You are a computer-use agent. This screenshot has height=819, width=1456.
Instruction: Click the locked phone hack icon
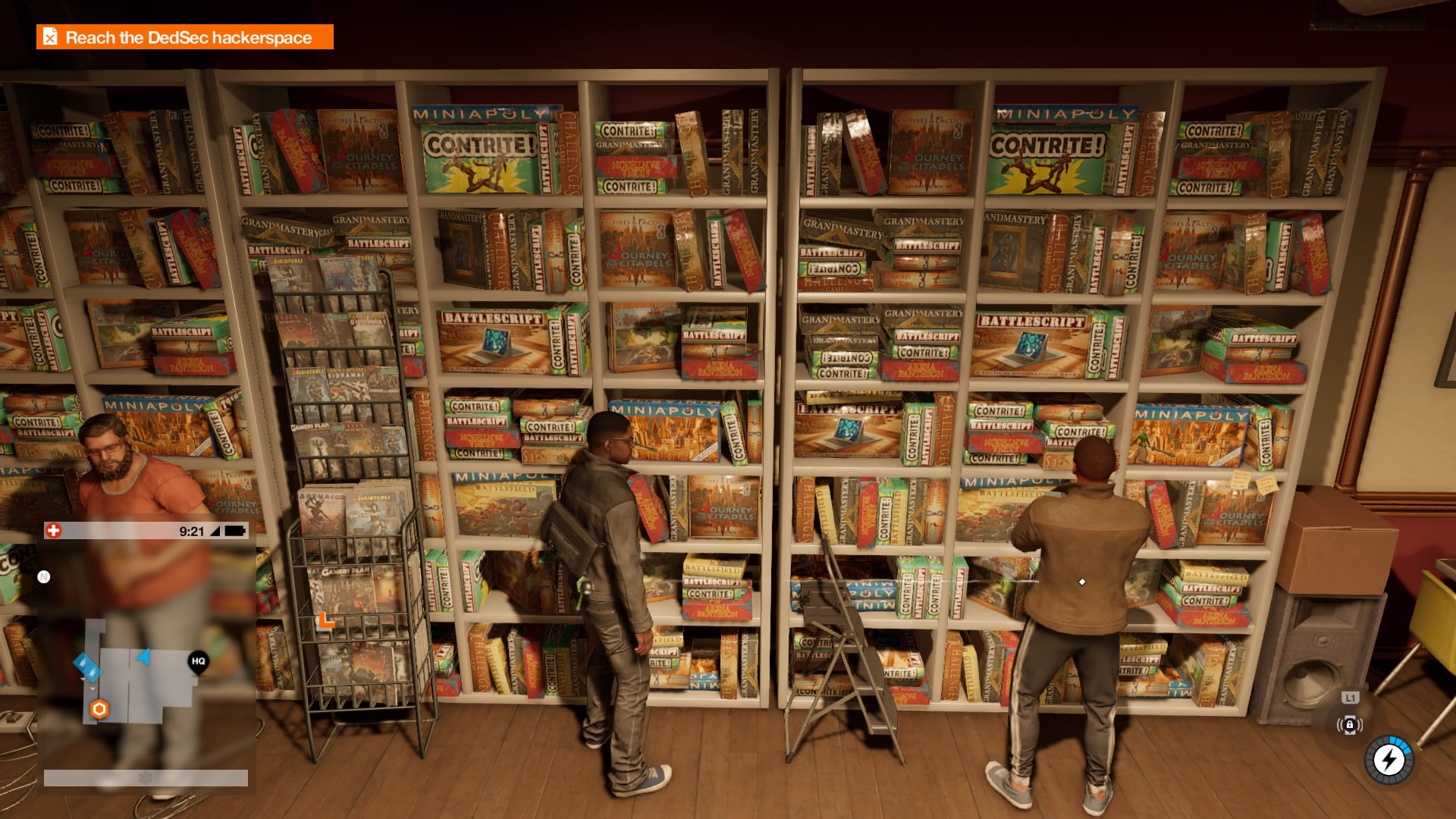click(x=1349, y=725)
